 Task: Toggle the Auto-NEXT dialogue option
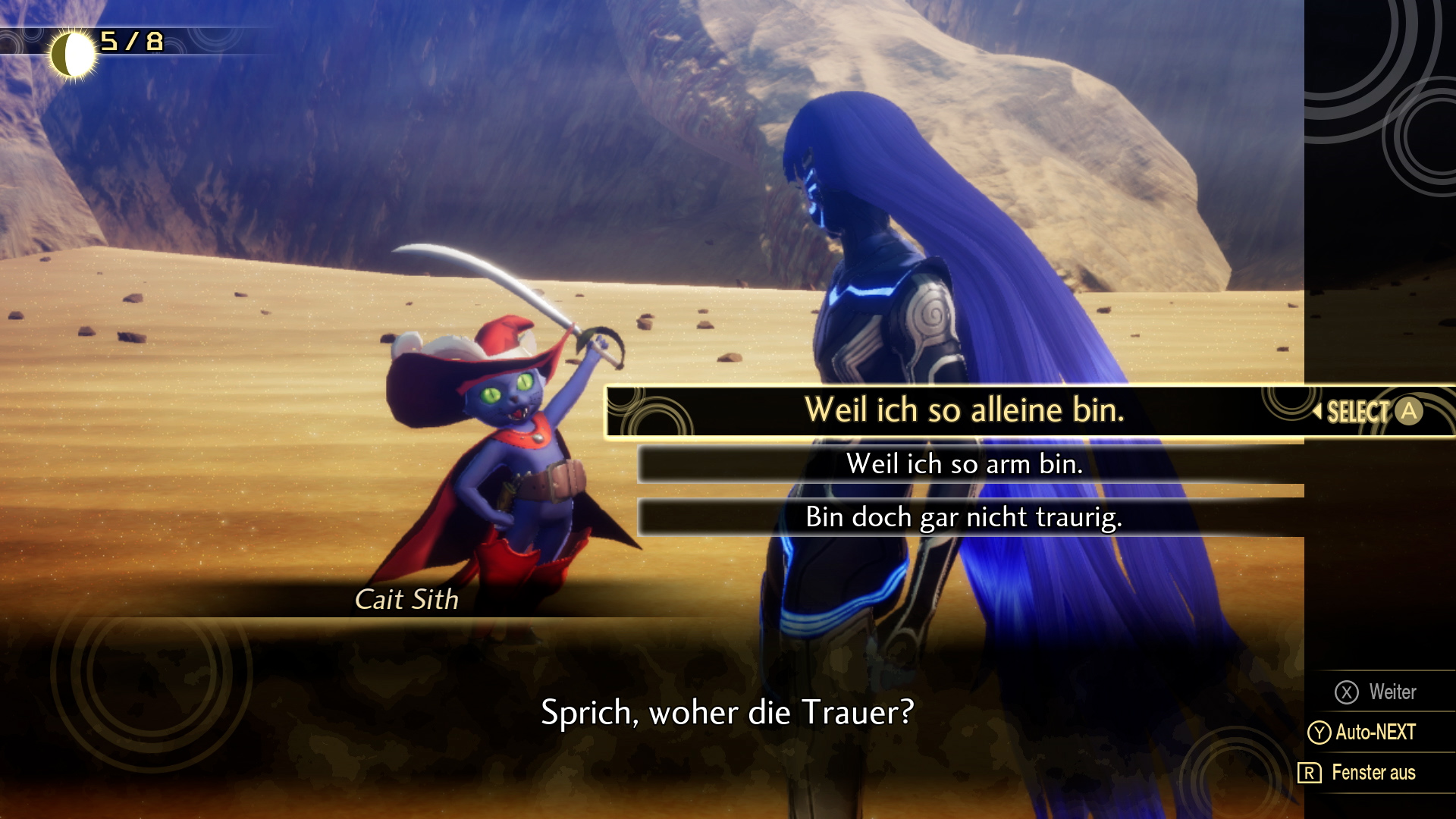point(1363,732)
